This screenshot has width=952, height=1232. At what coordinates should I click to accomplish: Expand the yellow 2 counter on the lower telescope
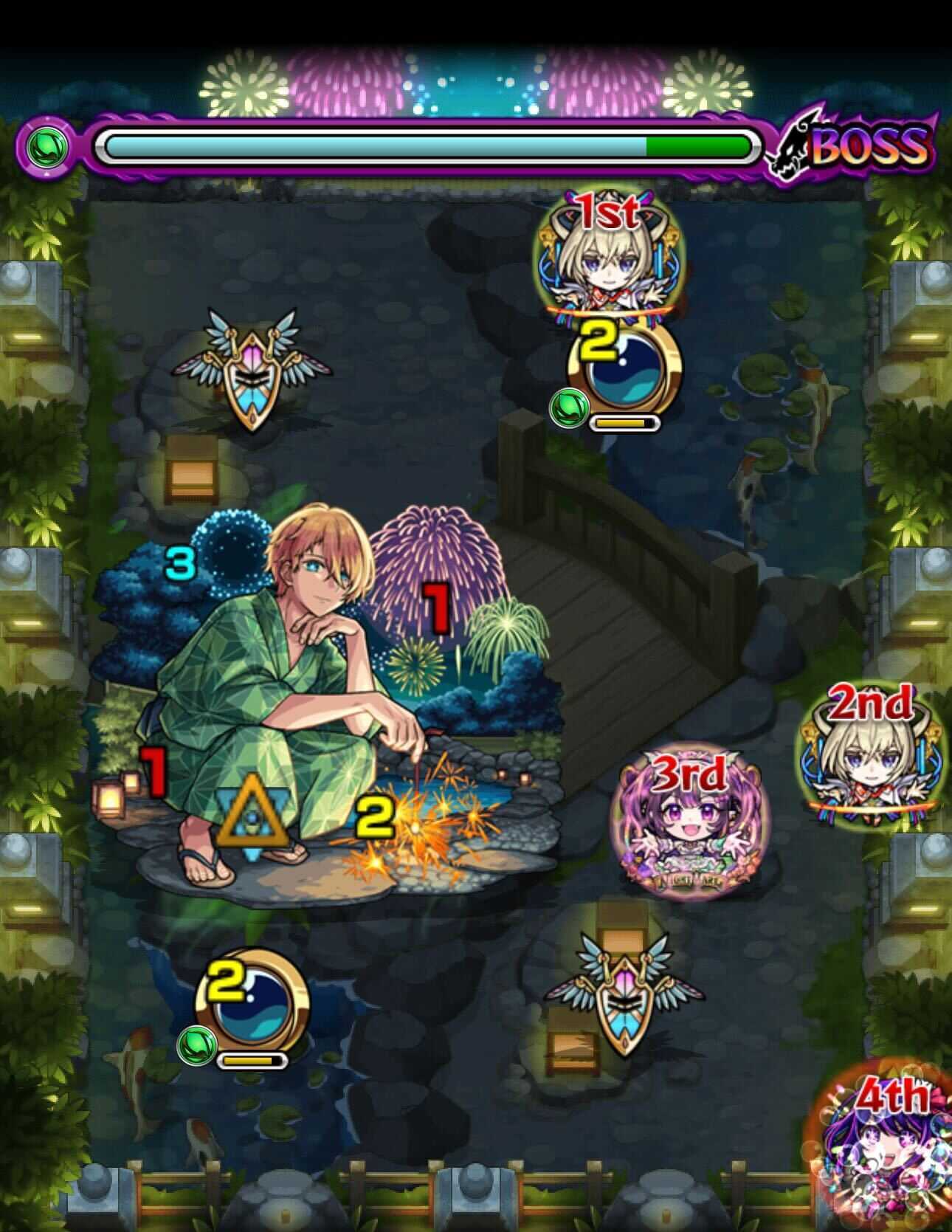227,983
